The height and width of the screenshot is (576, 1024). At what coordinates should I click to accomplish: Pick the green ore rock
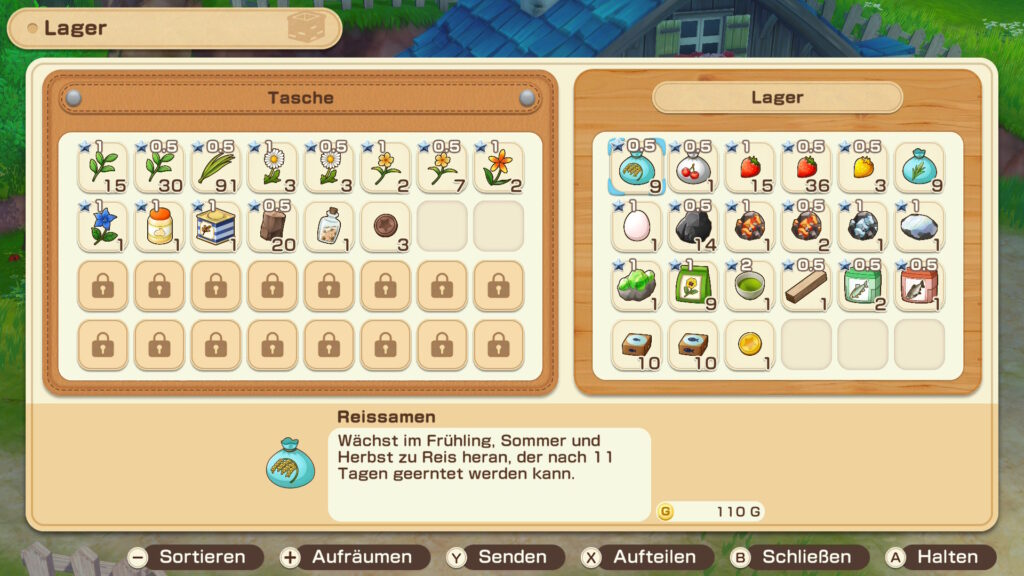pyautogui.click(x=637, y=285)
